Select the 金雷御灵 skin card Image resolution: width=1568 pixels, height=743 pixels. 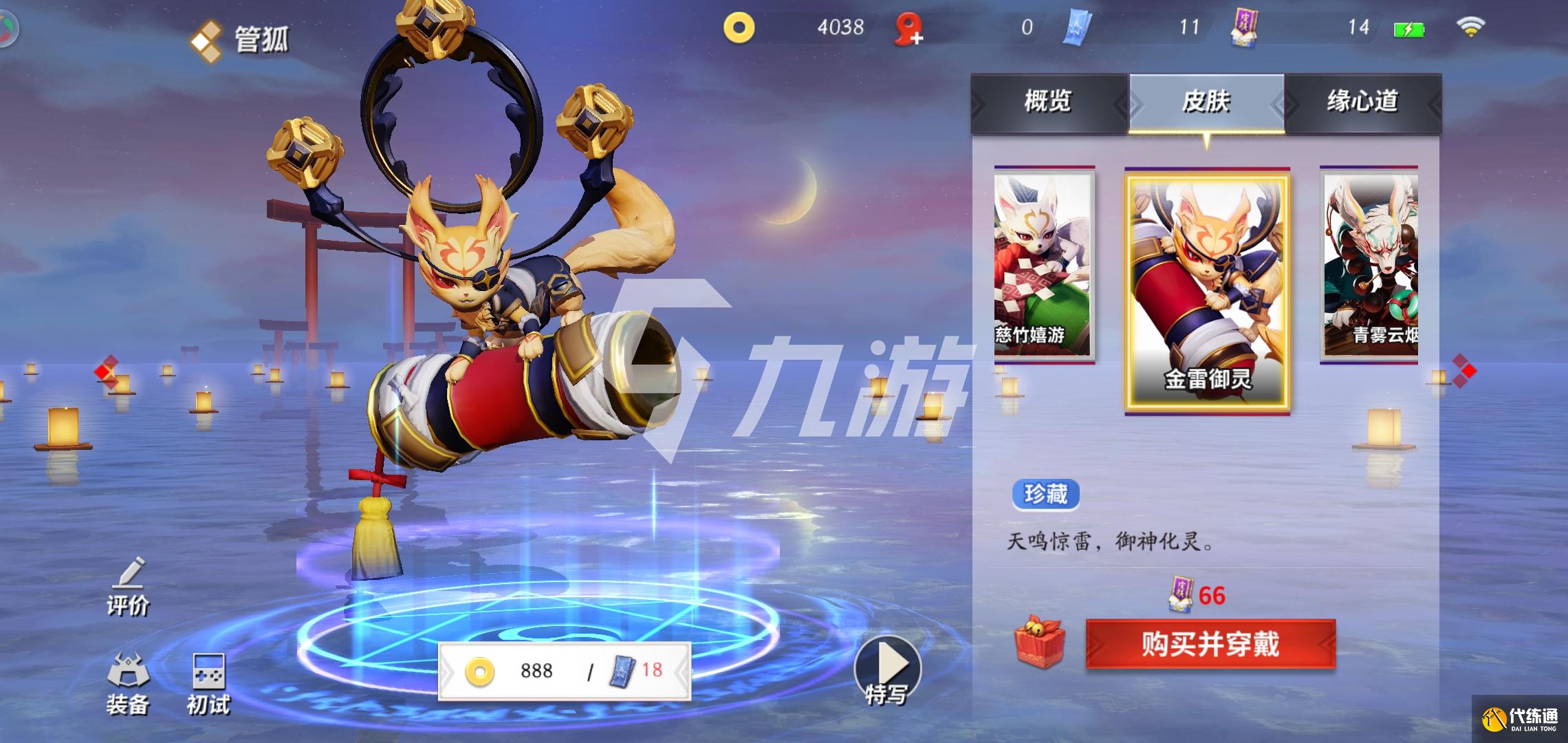1207,290
